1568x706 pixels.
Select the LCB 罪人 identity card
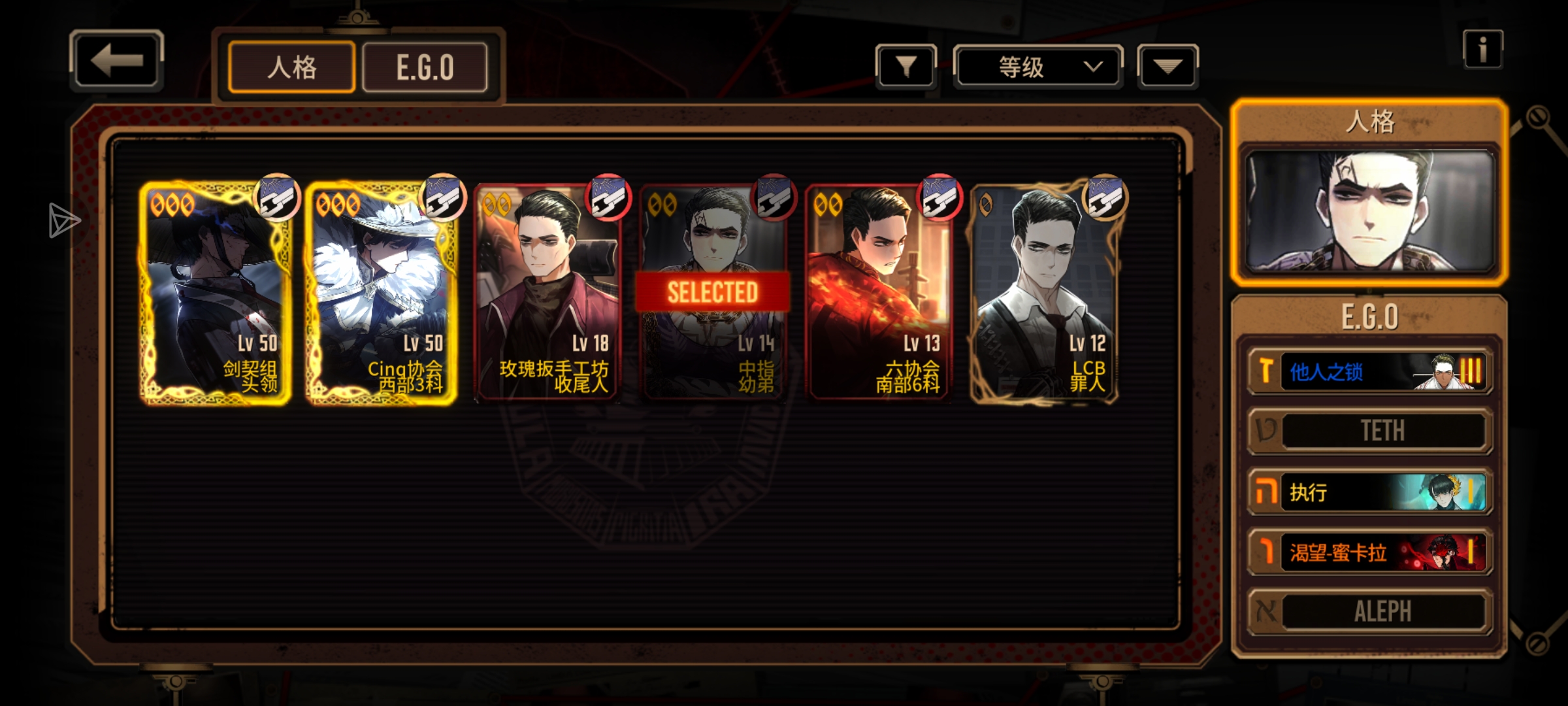pyautogui.click(x=1044, y=292)
